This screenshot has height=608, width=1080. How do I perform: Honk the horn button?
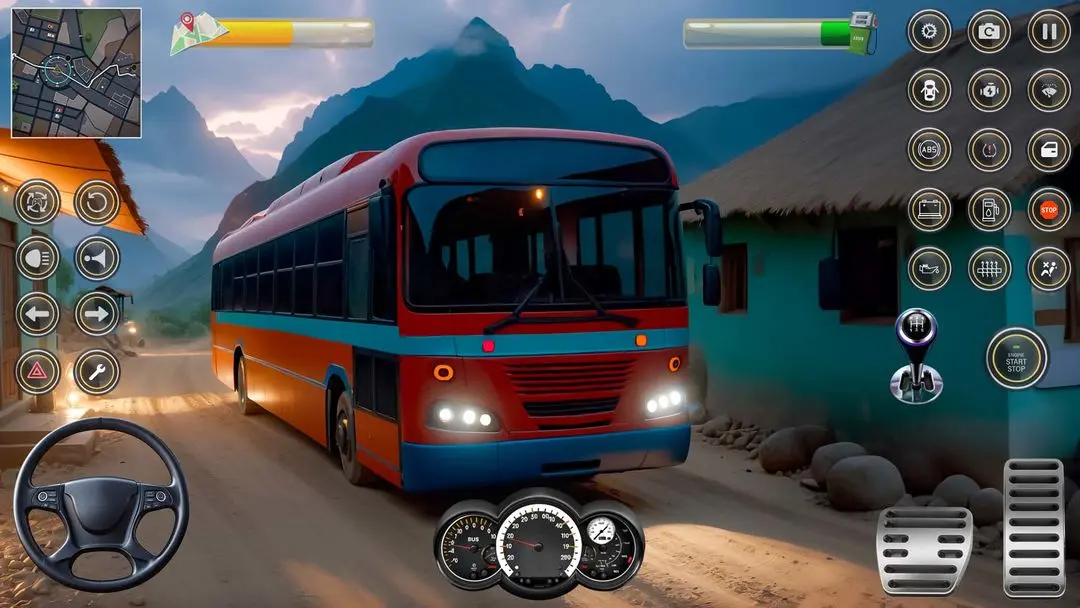(x=97, y=258)
